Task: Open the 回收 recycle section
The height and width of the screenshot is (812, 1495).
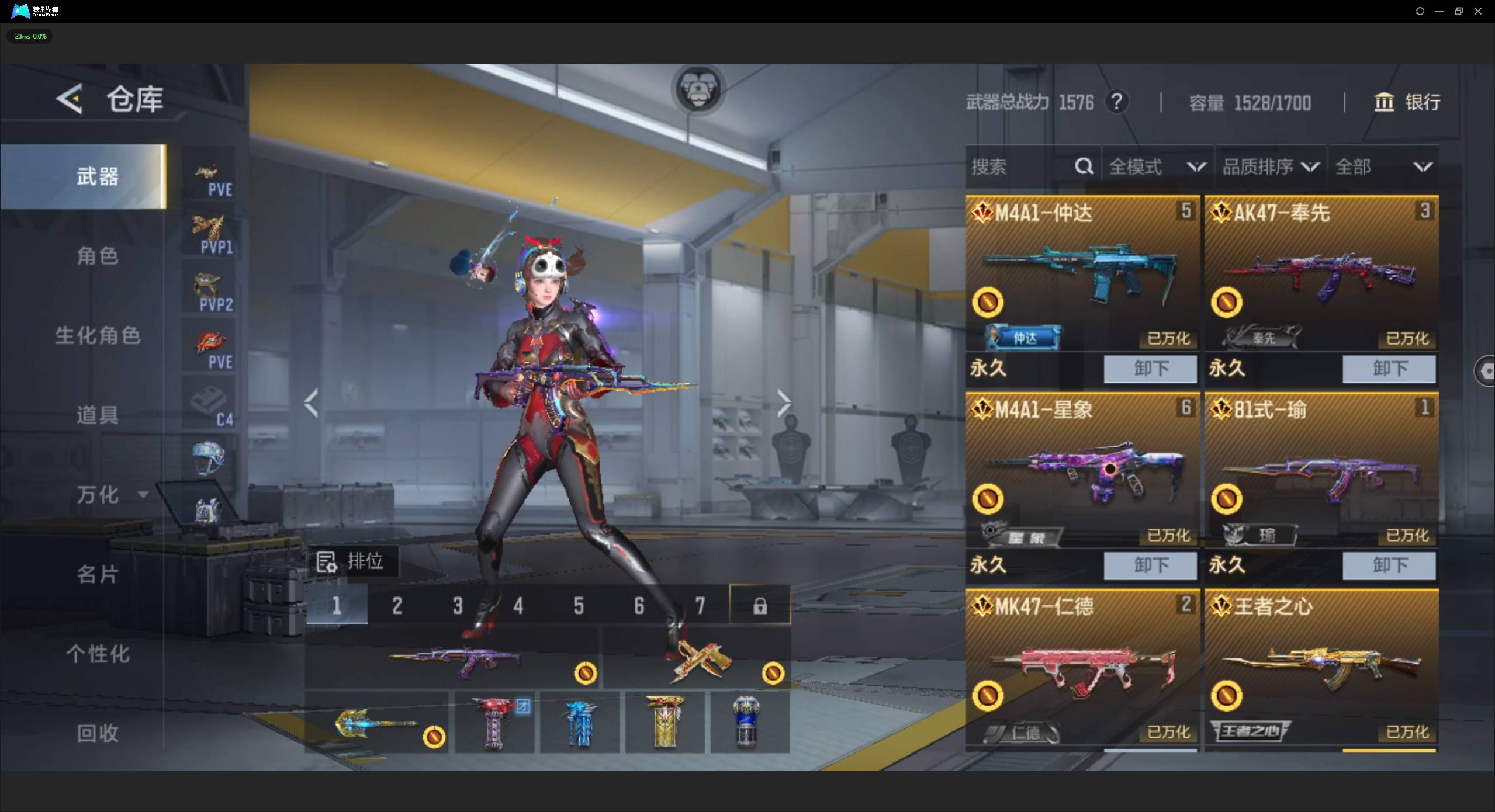Action: pyautogui.click(x=98, y=733)
